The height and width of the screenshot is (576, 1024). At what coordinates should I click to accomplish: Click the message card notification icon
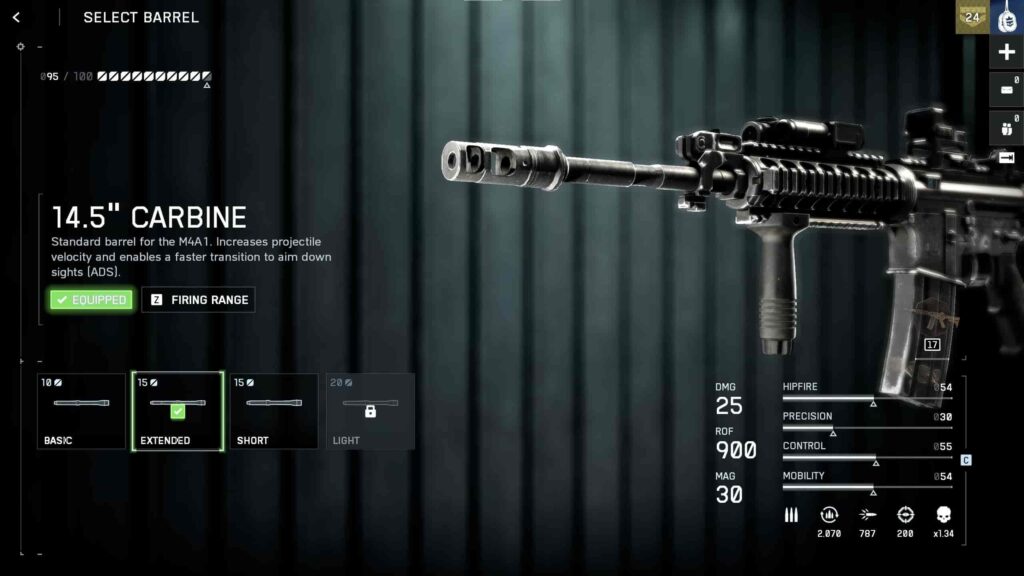pyautogui.click(x=1006, y=90)
